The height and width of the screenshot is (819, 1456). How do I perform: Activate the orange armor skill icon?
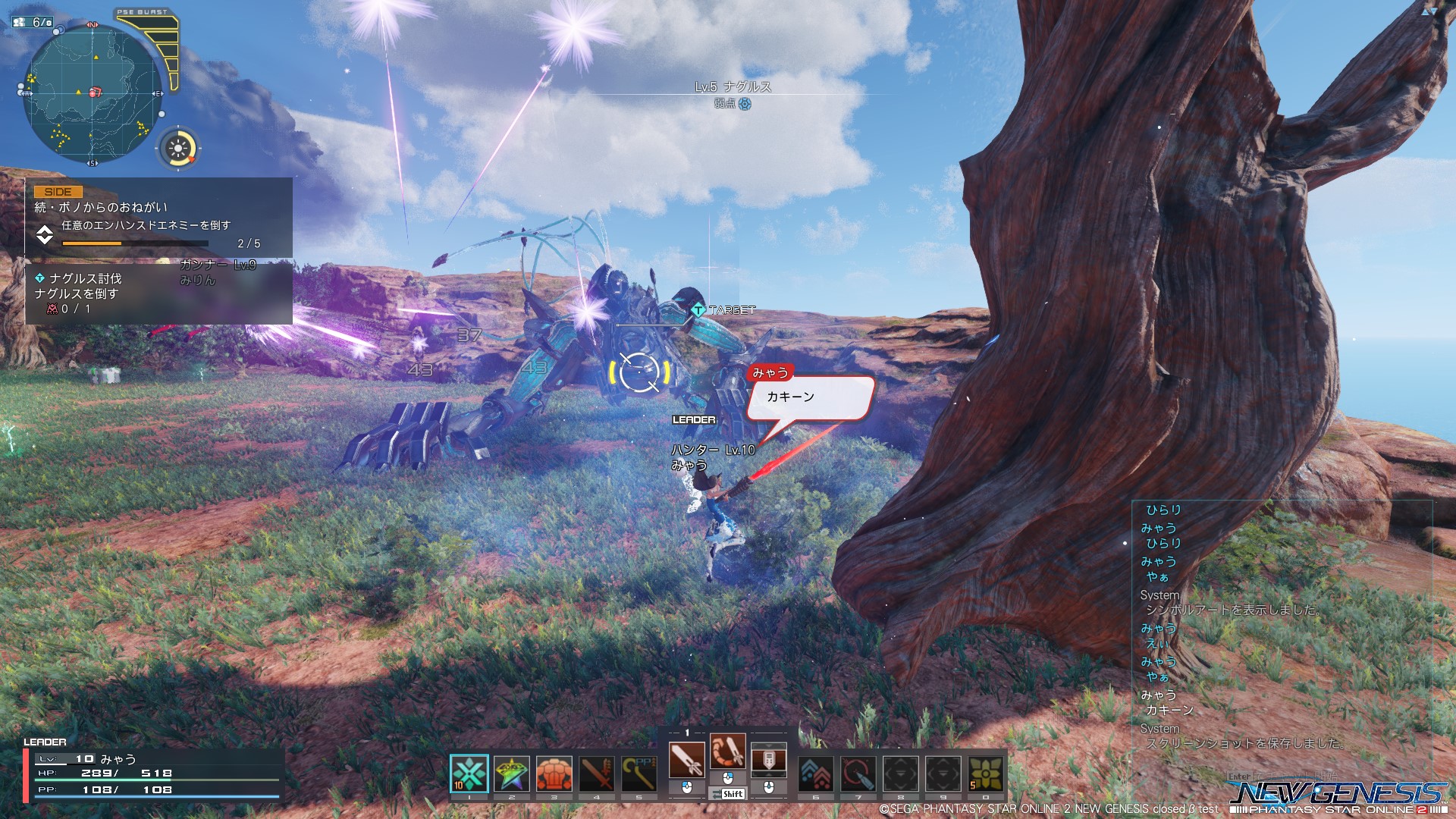point(554,773)
